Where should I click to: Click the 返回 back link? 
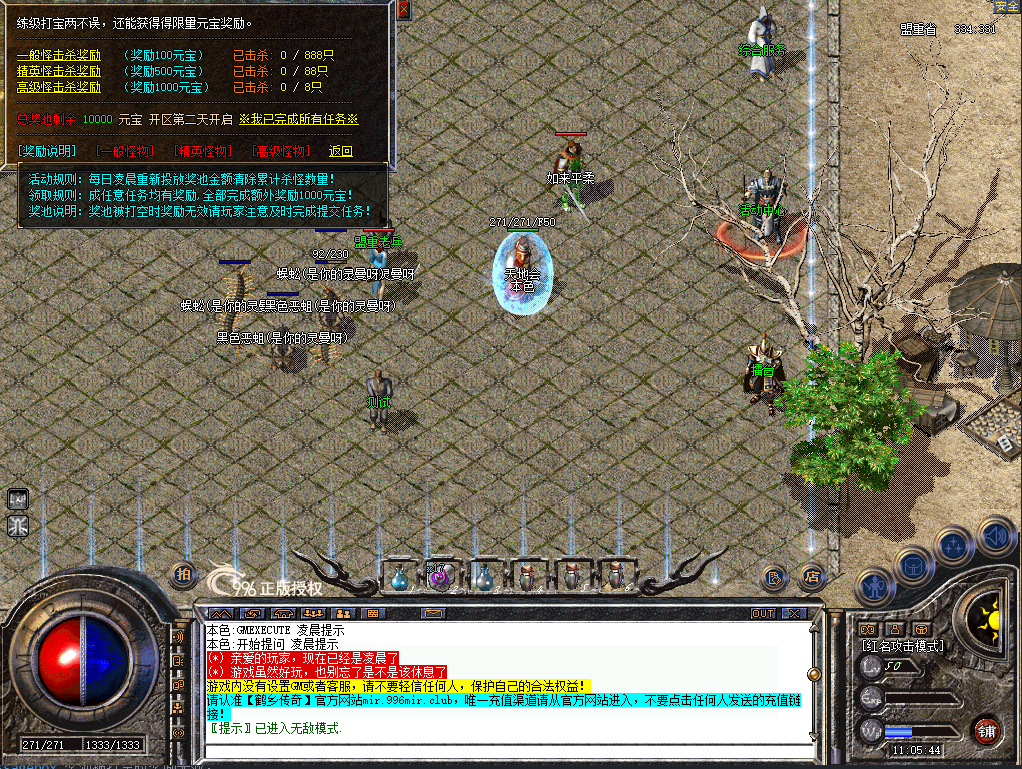(x=341, y=151)
